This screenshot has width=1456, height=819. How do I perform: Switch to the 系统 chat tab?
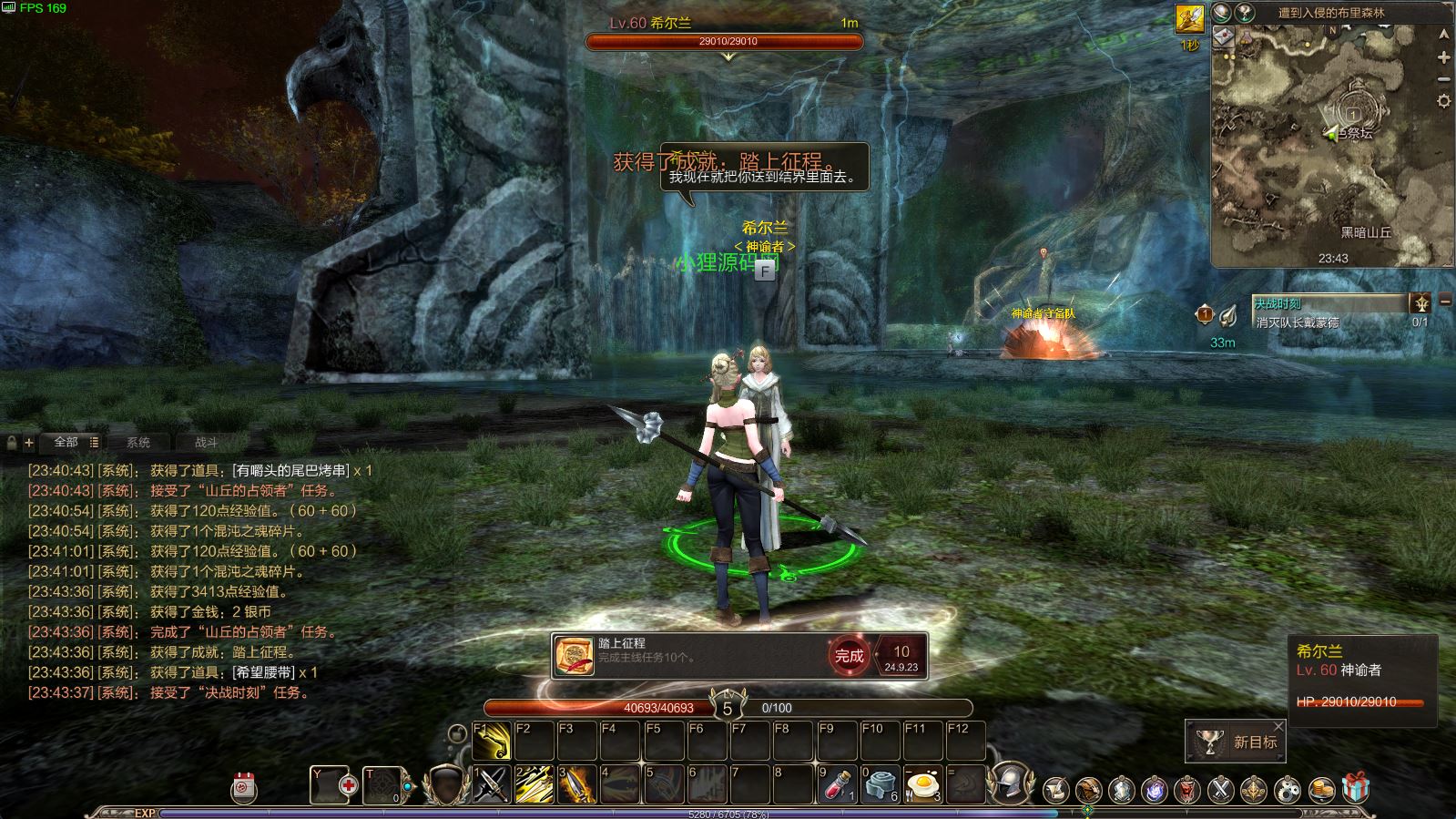pyautogui.click(x=138, y=443)
